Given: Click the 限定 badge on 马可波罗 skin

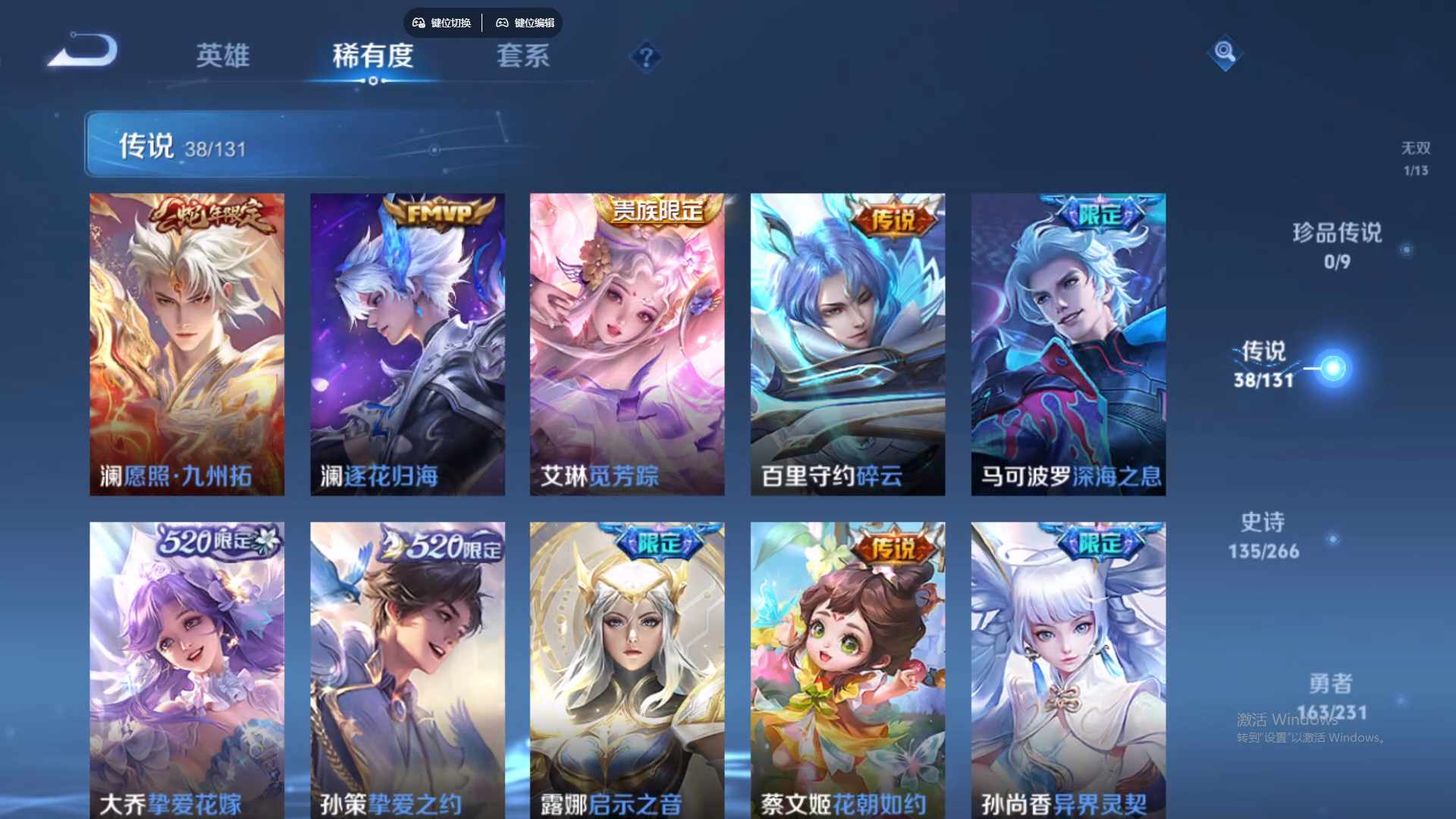Looking at the screenshot, I should click(x=1099, y=215).
